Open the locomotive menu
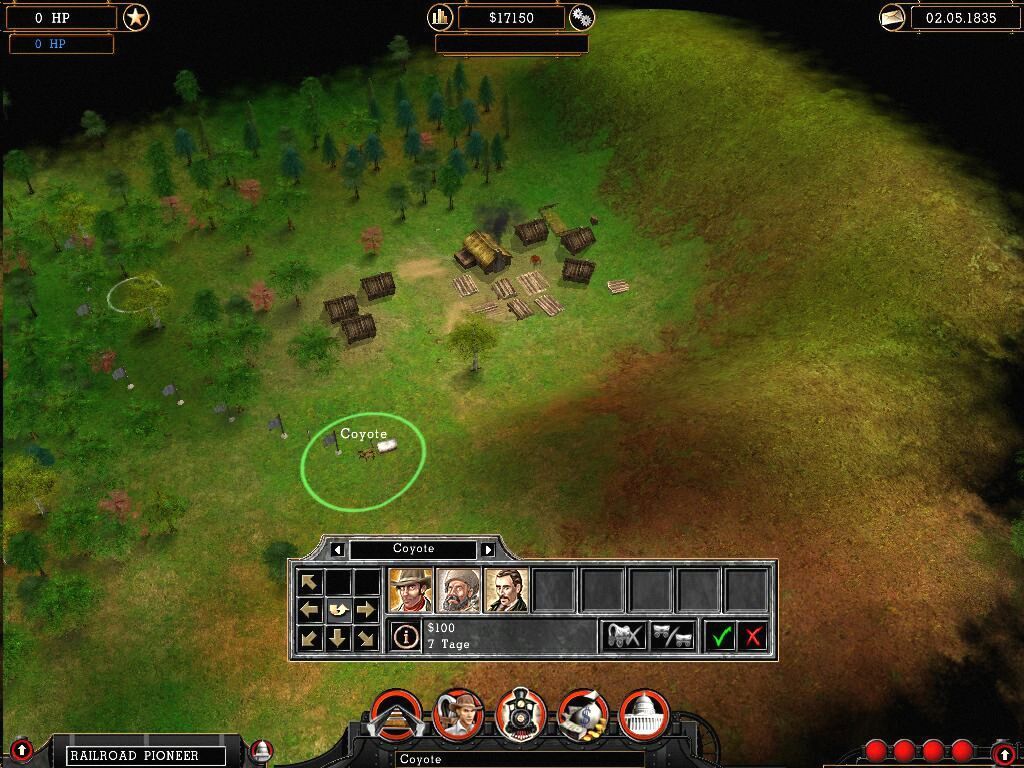Viewport: 1024px width, 768px height. (x=521, y=714)
